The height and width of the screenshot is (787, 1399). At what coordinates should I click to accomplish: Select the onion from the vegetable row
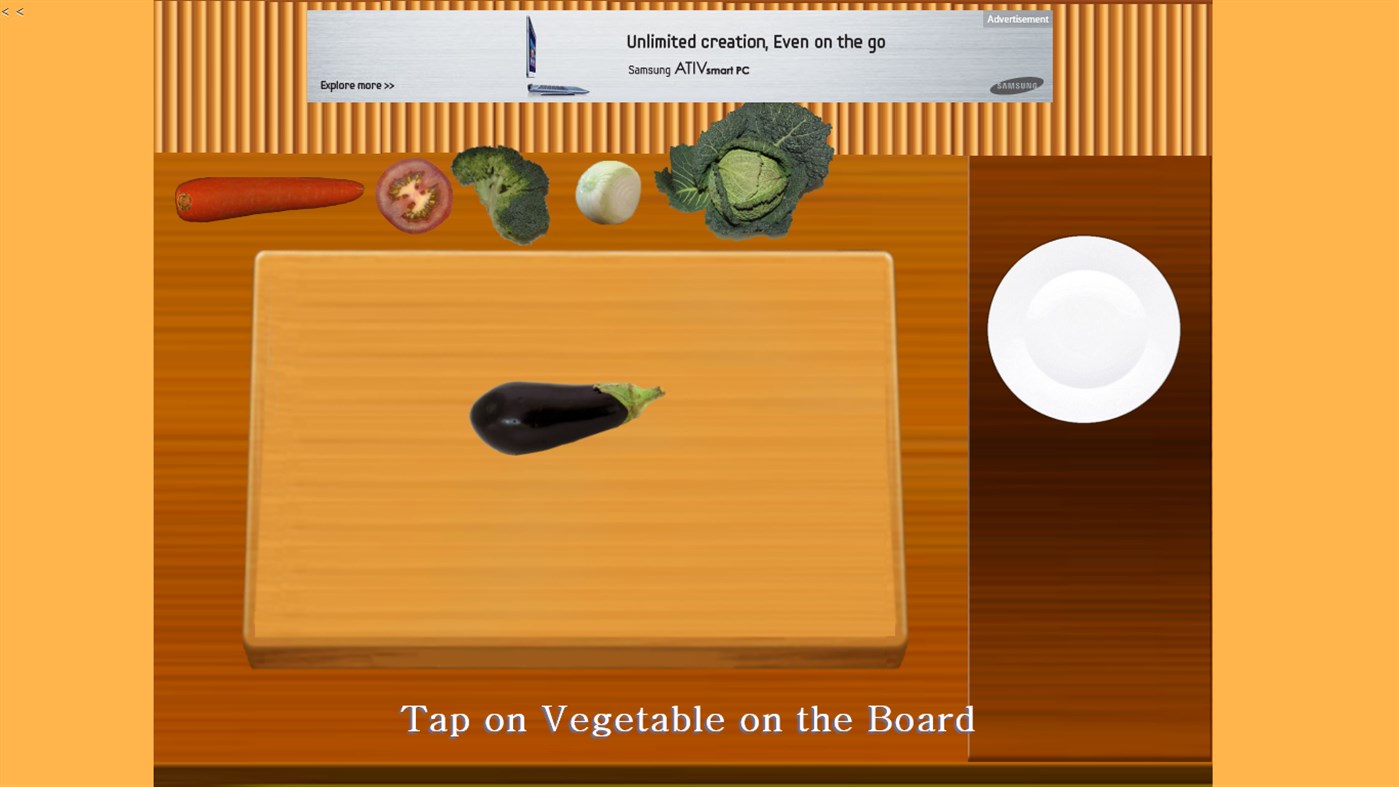coord(607,191)
